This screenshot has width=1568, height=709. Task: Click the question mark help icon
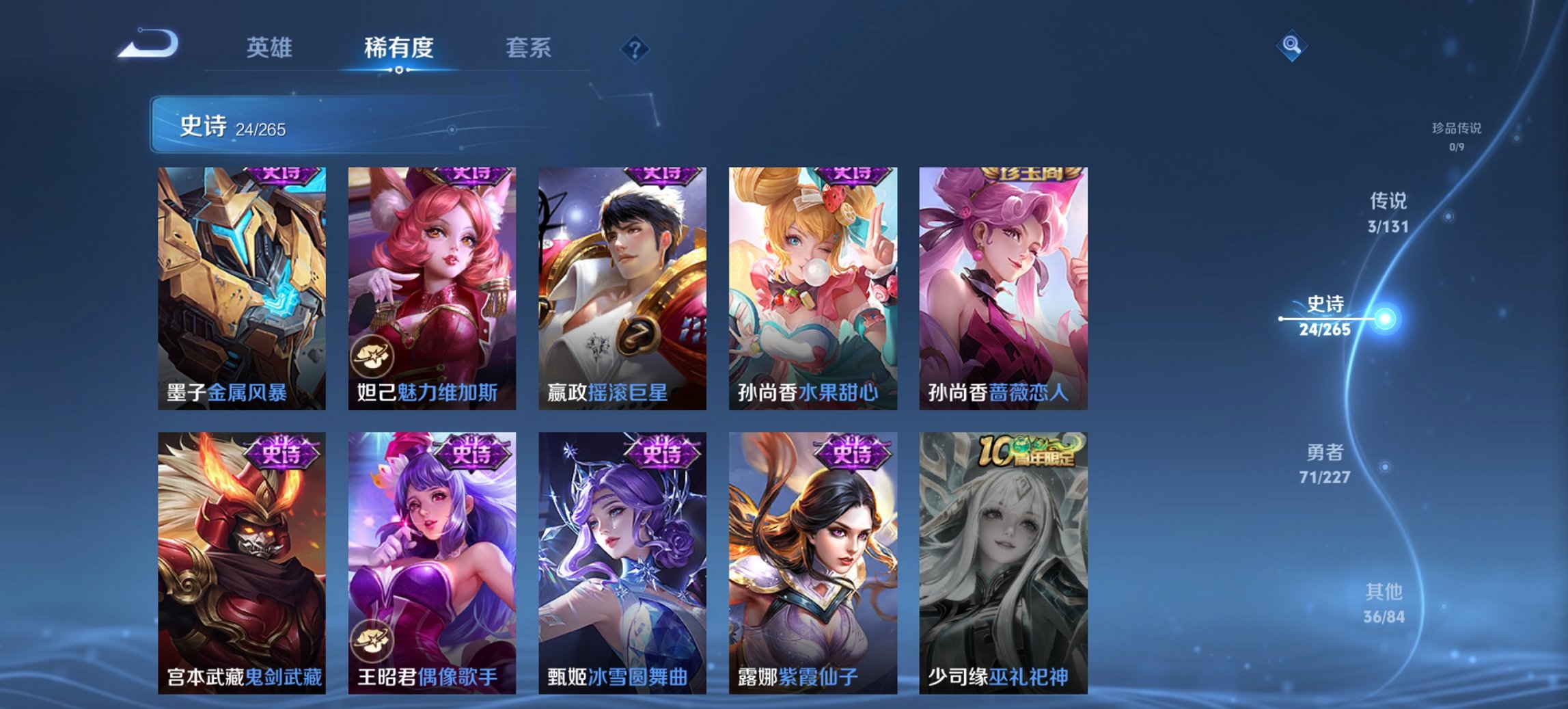[634, 49]
